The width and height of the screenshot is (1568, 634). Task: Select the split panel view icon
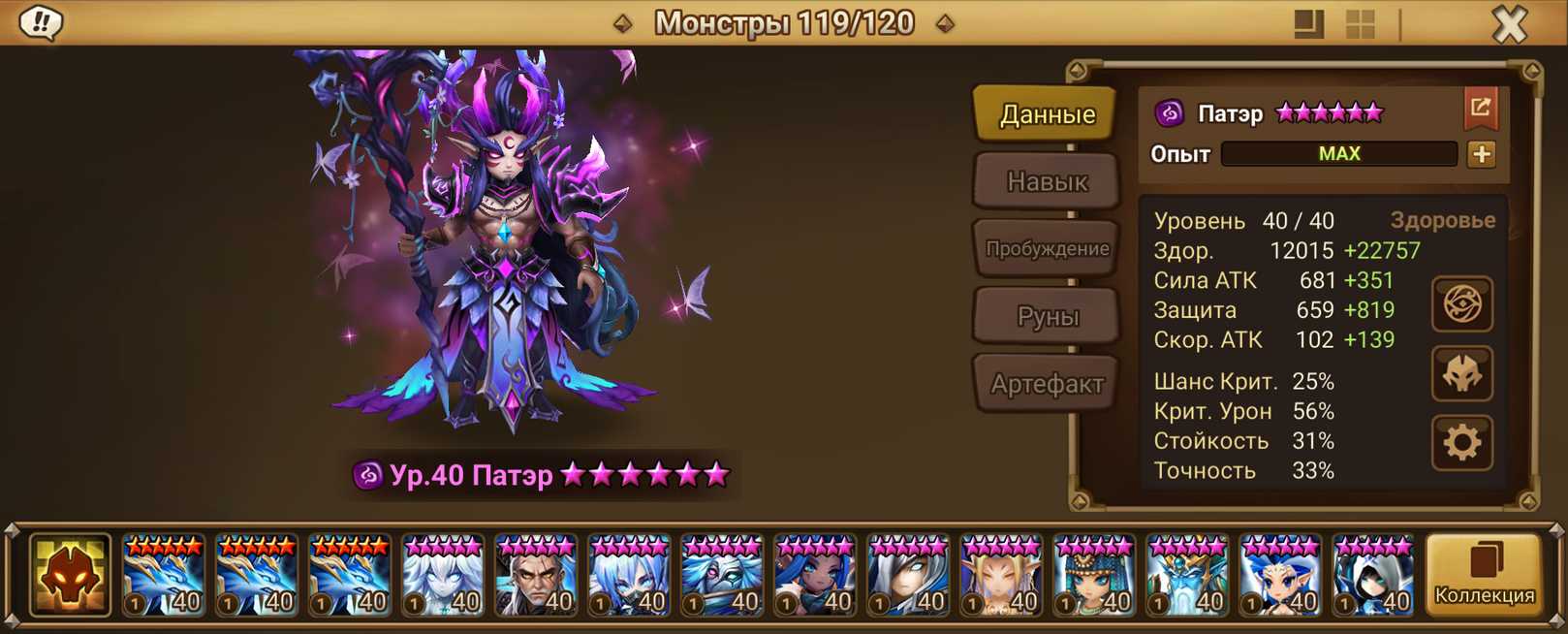[x=1308, y=24]
